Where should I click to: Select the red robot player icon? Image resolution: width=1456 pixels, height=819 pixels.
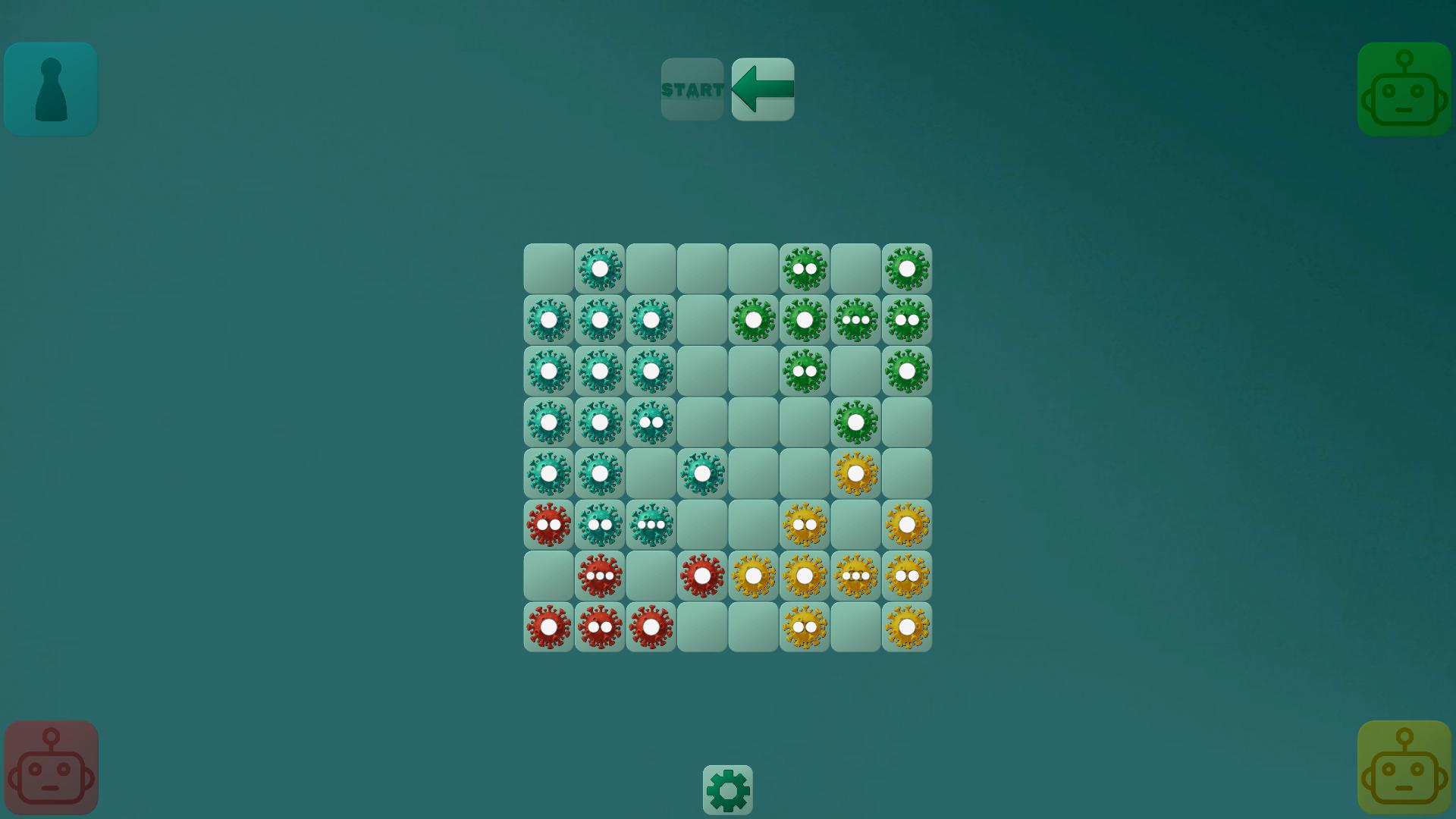tap(50, 767)
